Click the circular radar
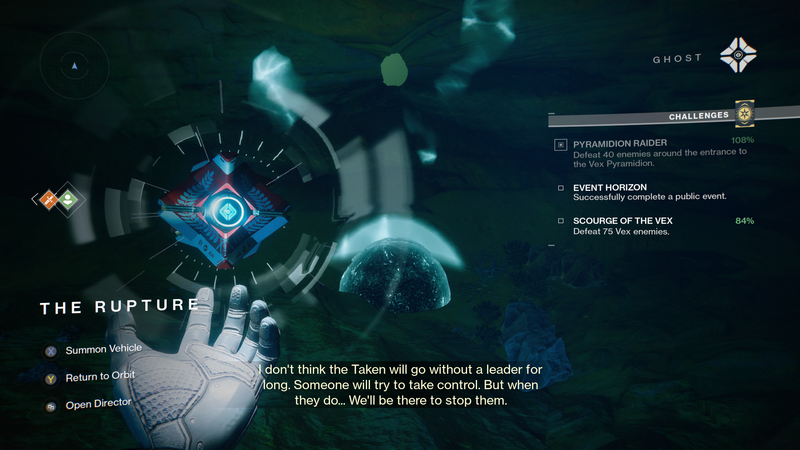800x450 pixels. click(x=75, y=66)
